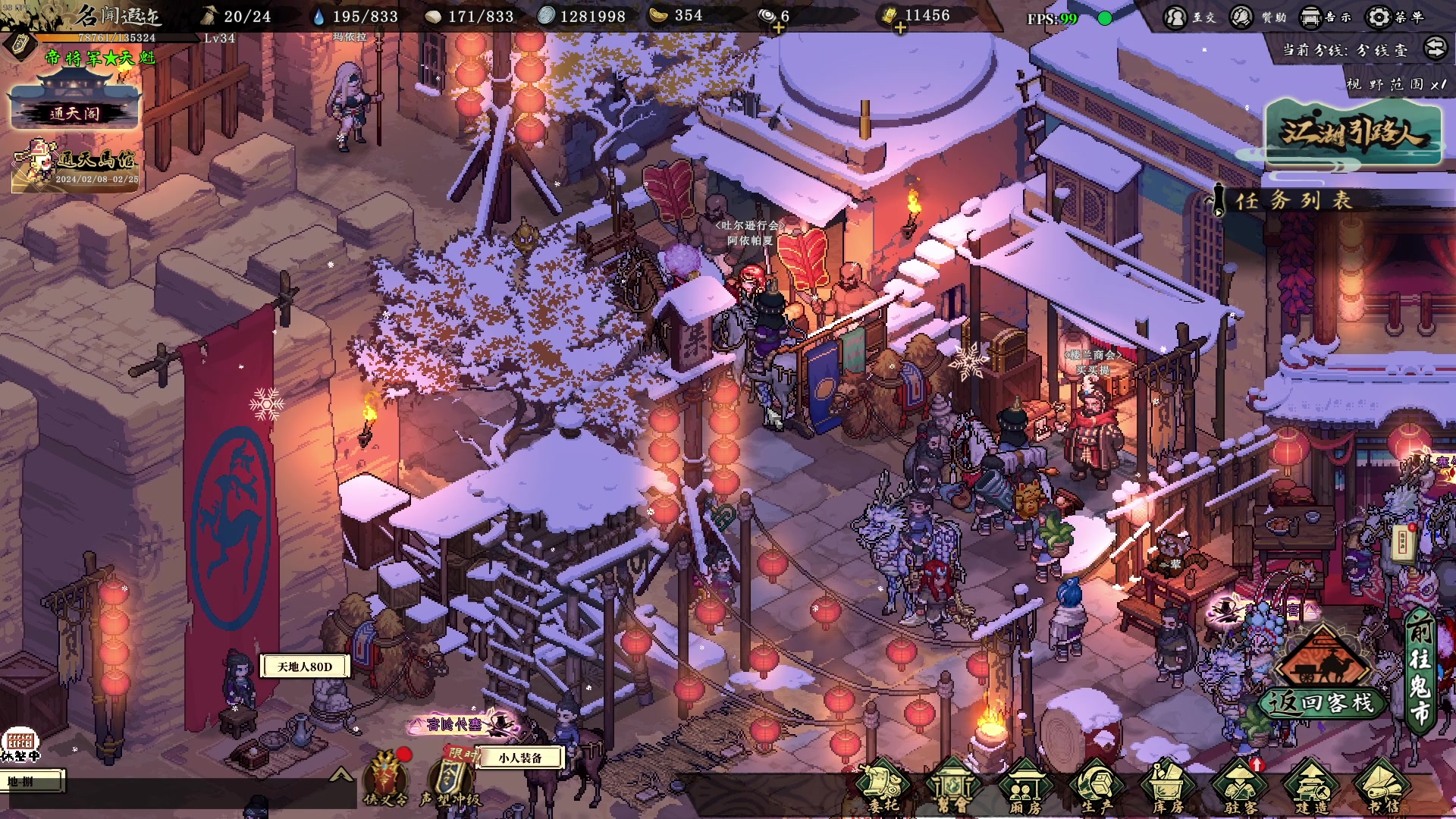Image resolution: width=1456 pixels, height=819 pixels.
Task: Open the 厢房 guest rooms menu
Action: [x=1025, y=786]
